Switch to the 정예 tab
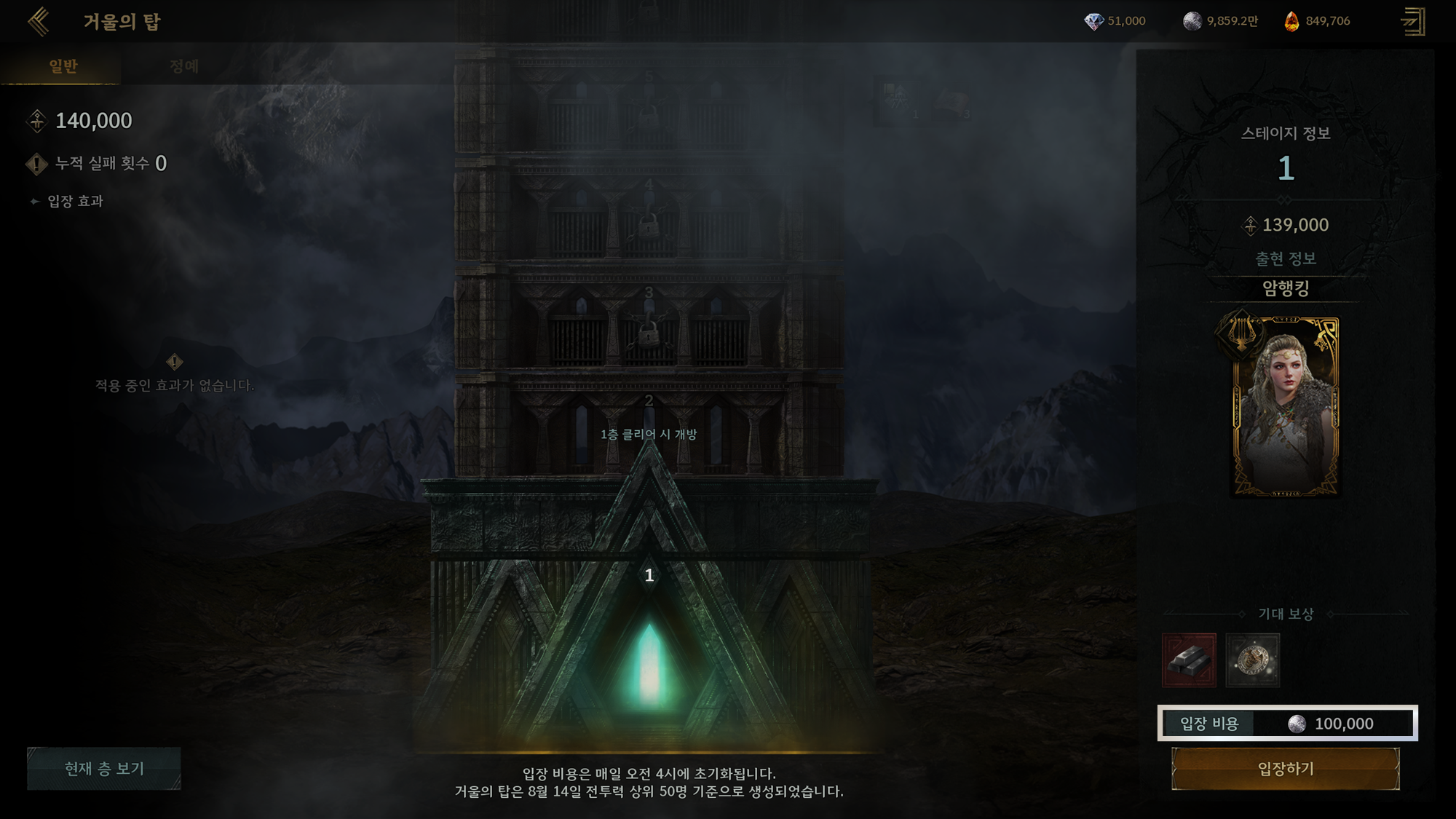 pyautogui.click(x=183, y=66)
